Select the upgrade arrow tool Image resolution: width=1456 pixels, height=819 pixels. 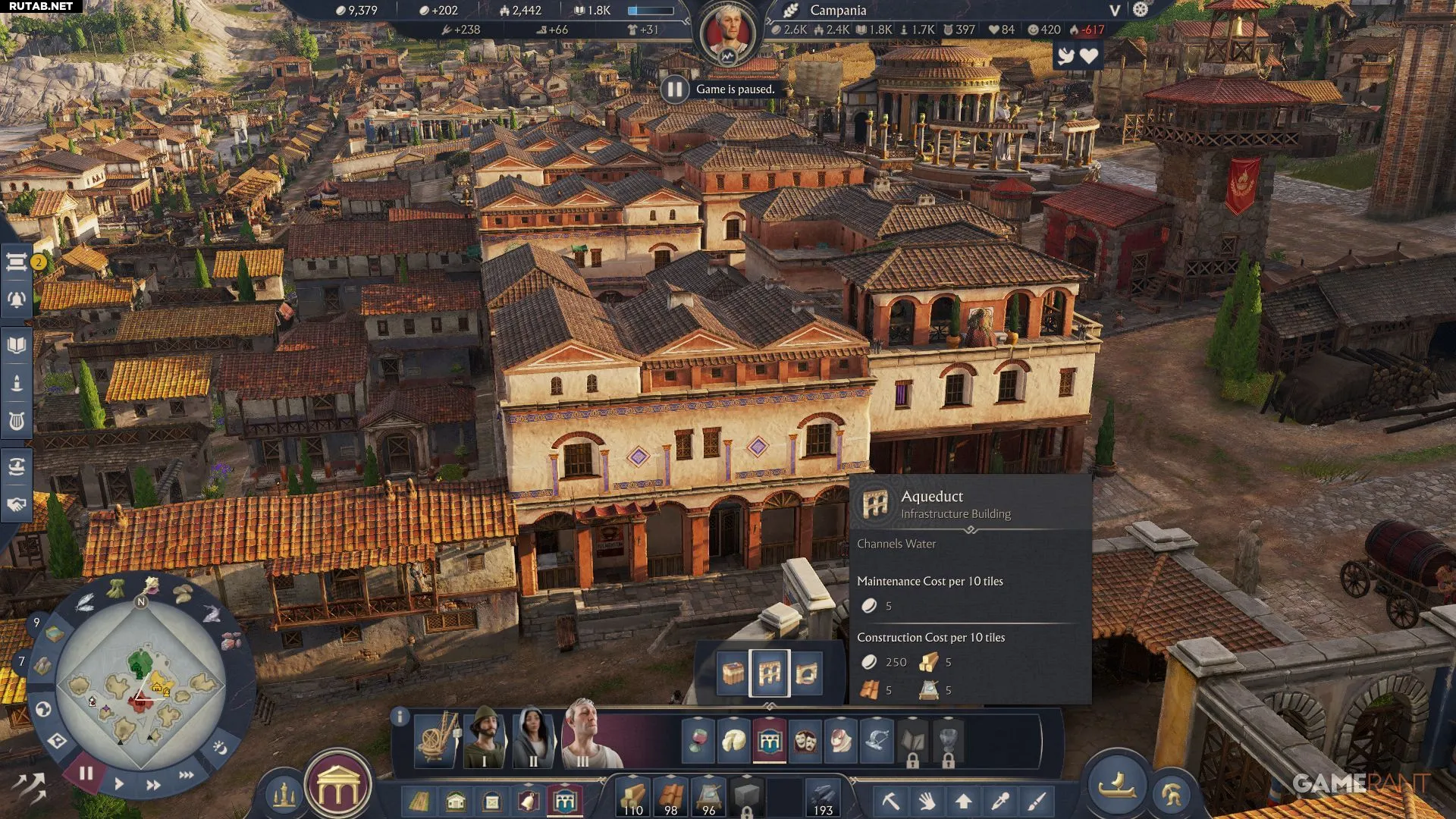point(963,800)
